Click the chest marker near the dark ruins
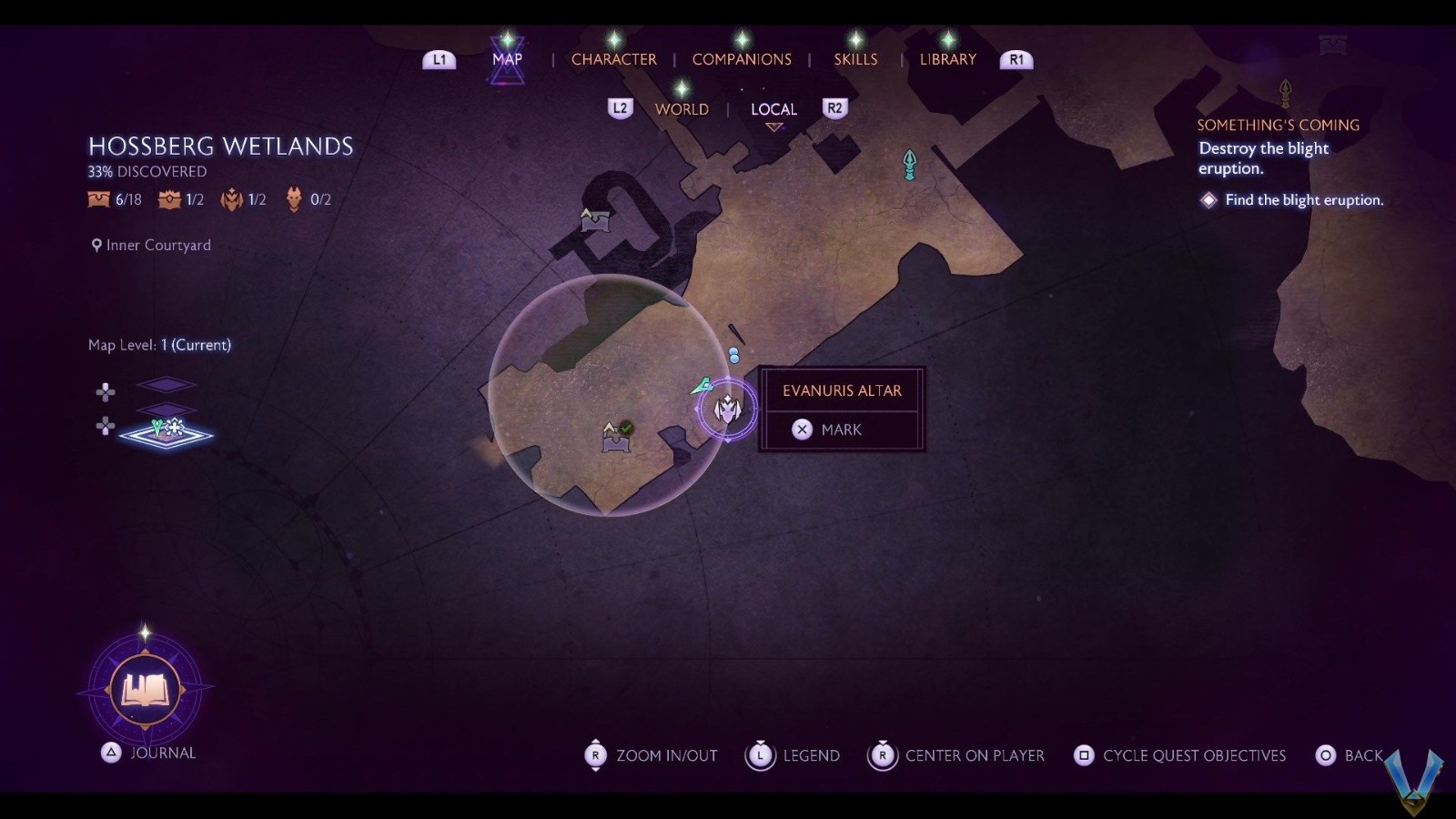Screen dimensions: 1456x819 pyautogui.click(x=595, y=219)
